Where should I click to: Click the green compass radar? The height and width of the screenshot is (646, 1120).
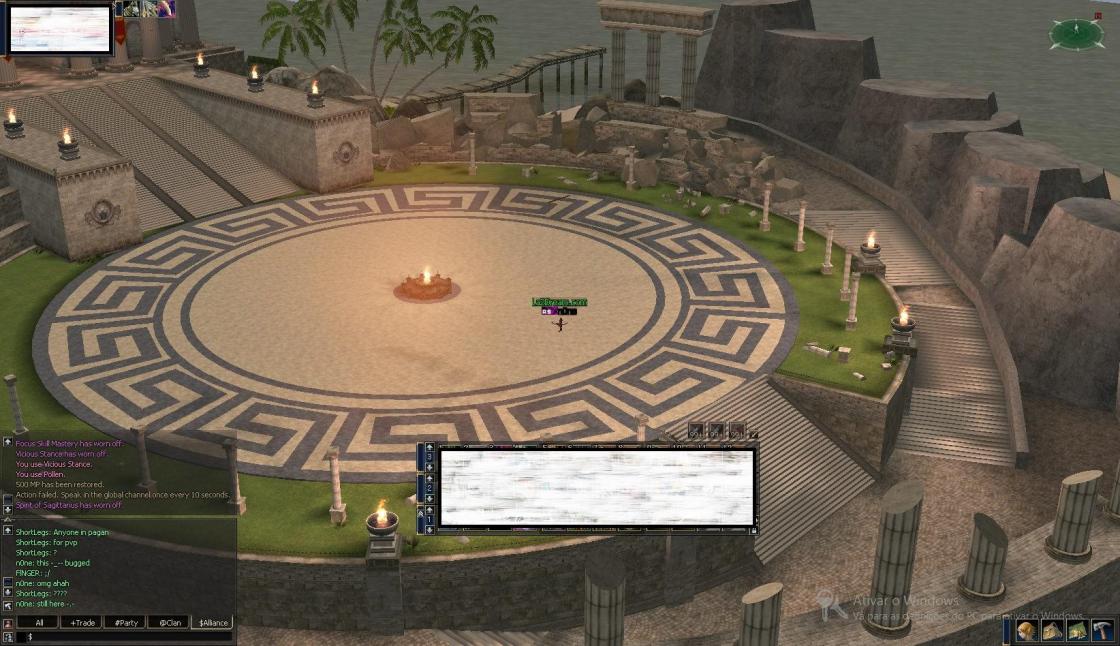pyautogui.click(x=1076, y=35)
